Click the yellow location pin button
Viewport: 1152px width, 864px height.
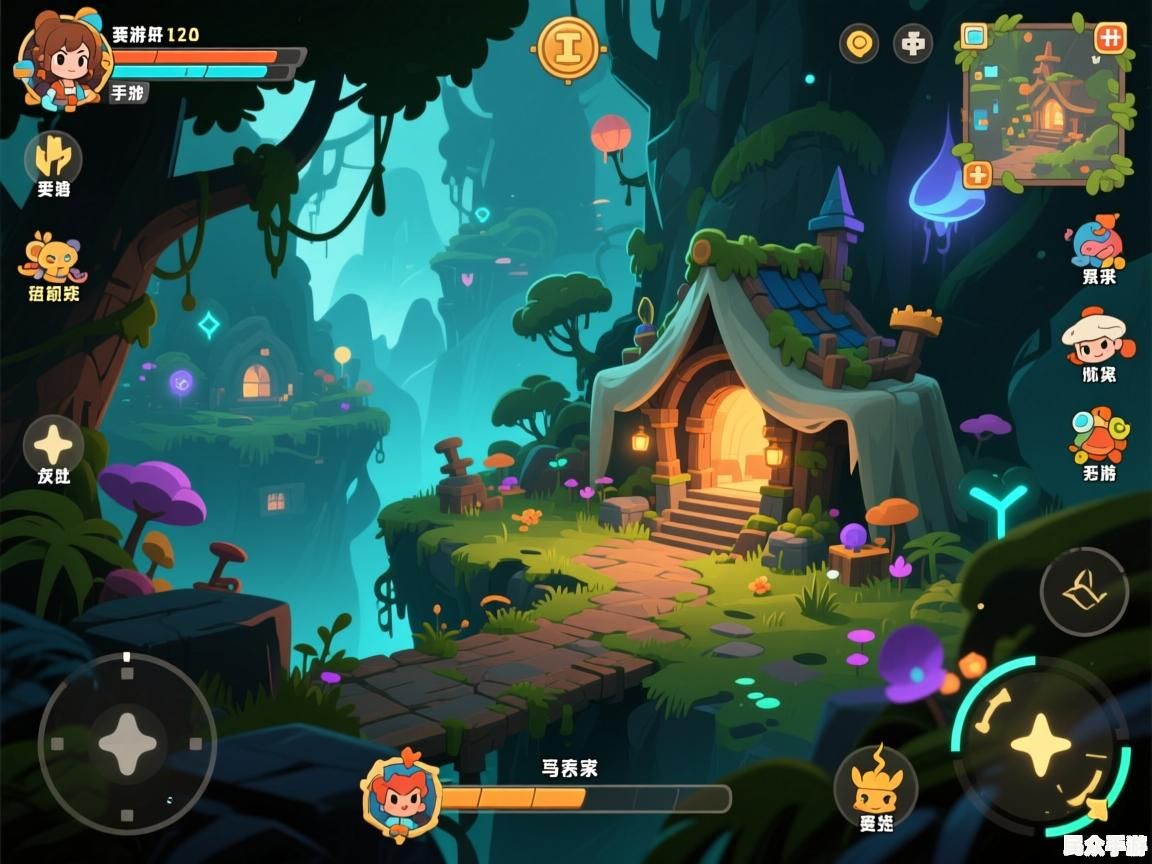pos(859,43)
